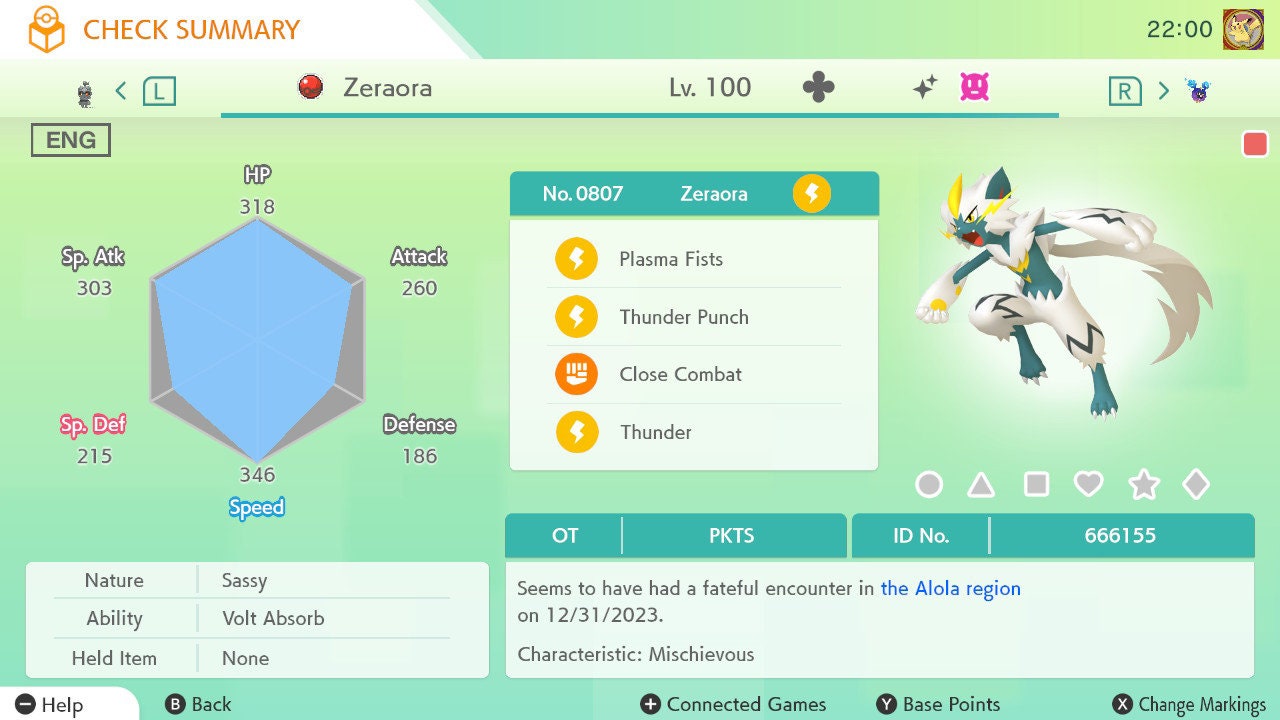Toggle the circle marking under Zeraora's artwork

[x=929, y=484]
